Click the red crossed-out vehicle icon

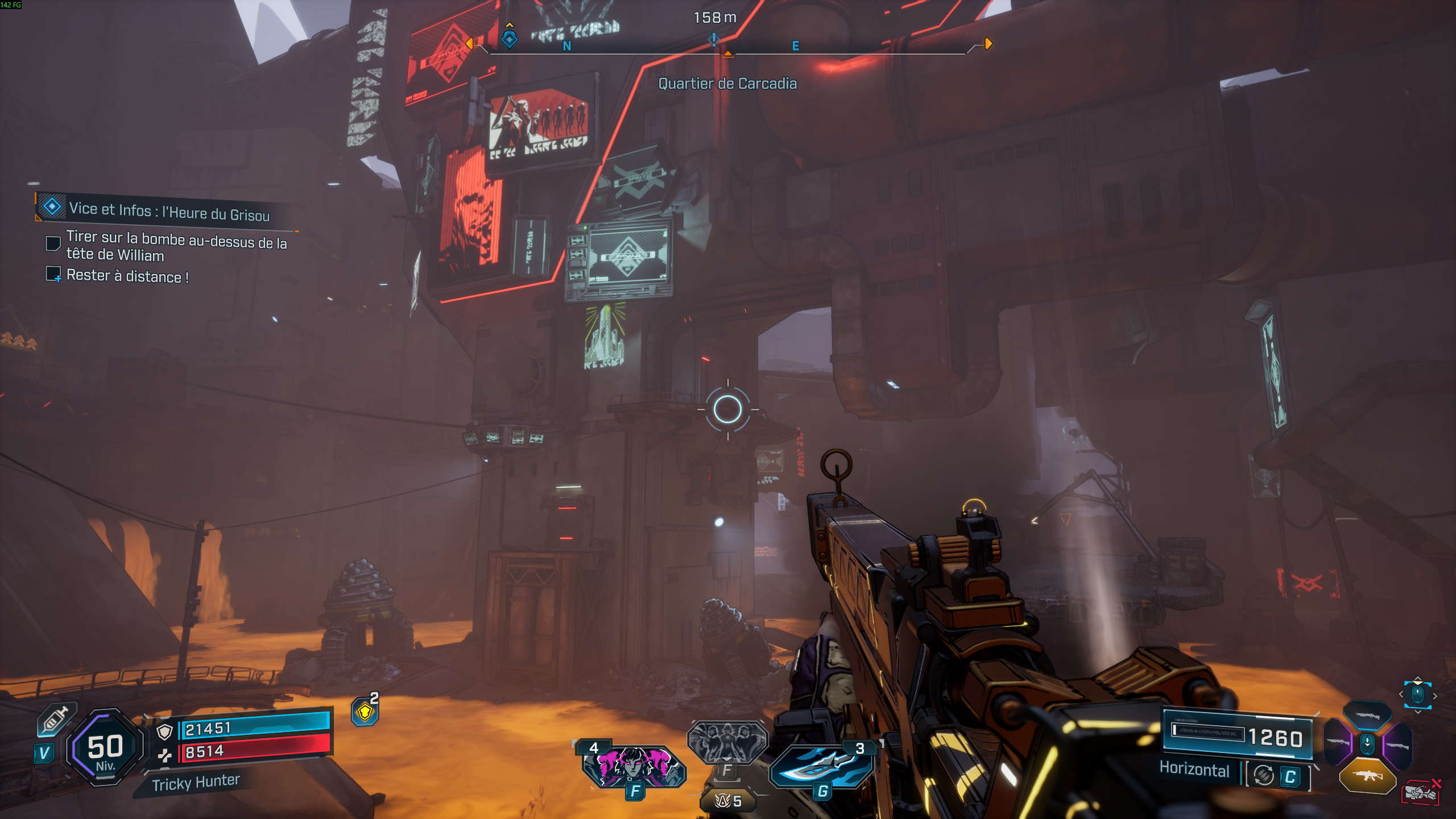(1420, 792)
